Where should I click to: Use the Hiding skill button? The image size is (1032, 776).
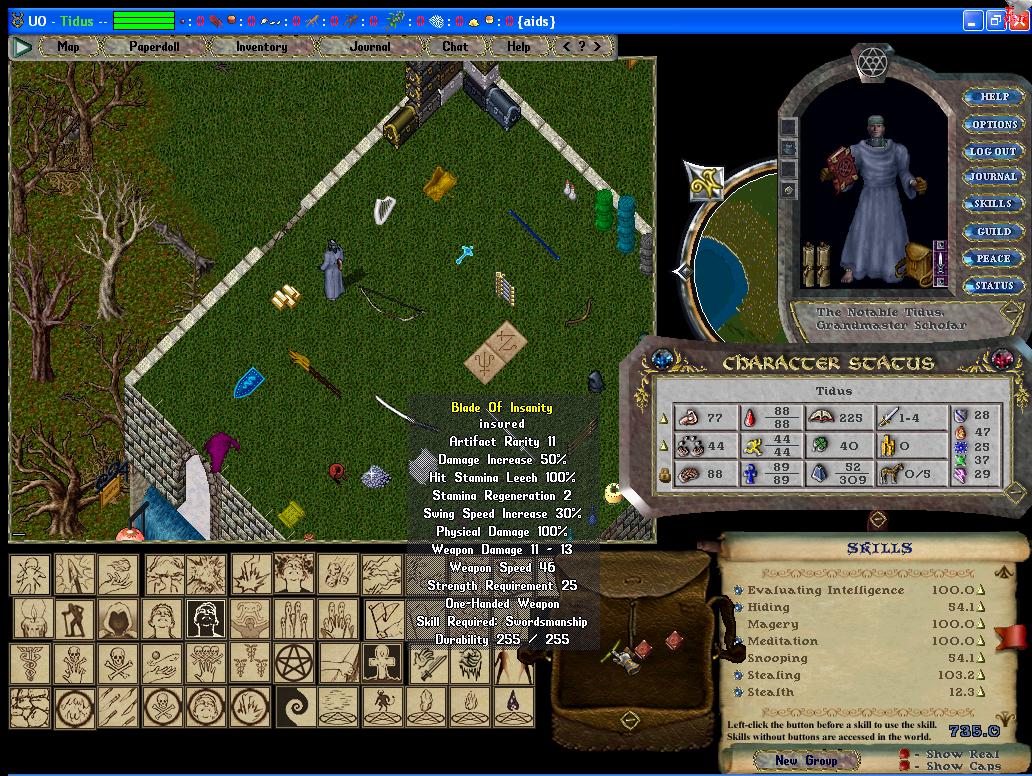tap(738, 607)
